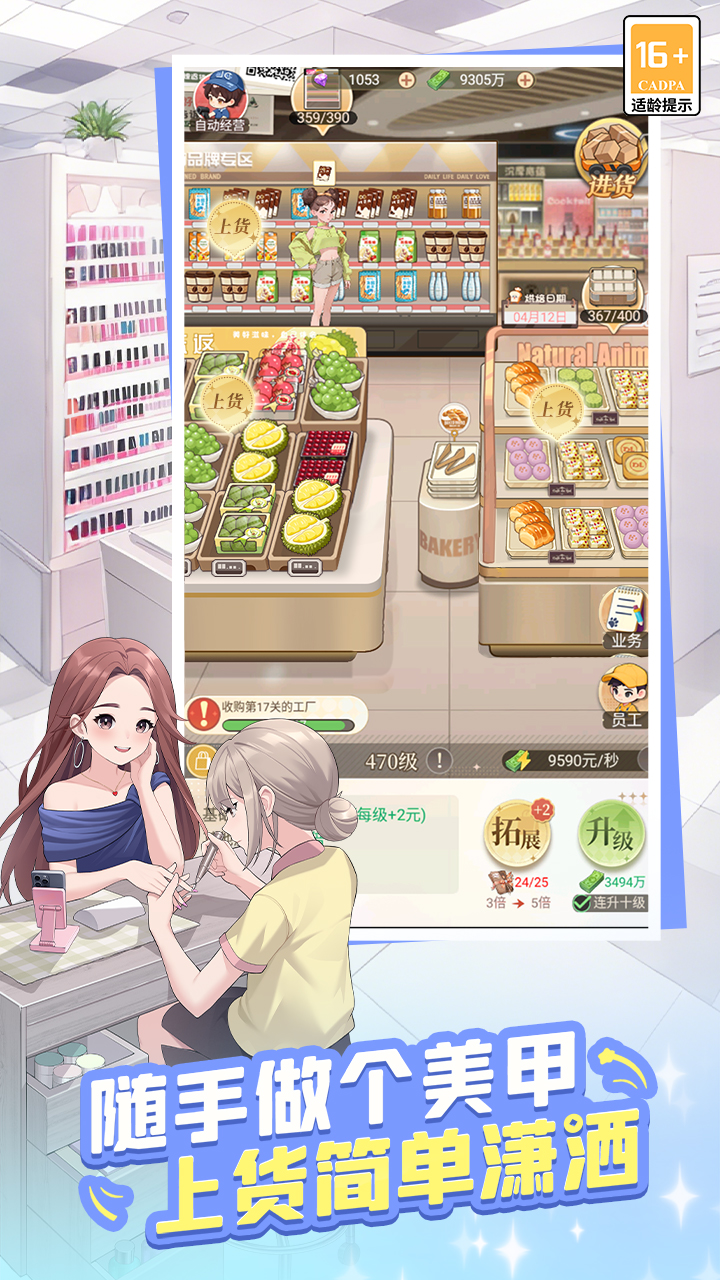Image resolution: width=720 pixels, height=1280 pixels.
Task: Tap the bread bubble above the BAKERY stand
Action: tap(455, 418)
